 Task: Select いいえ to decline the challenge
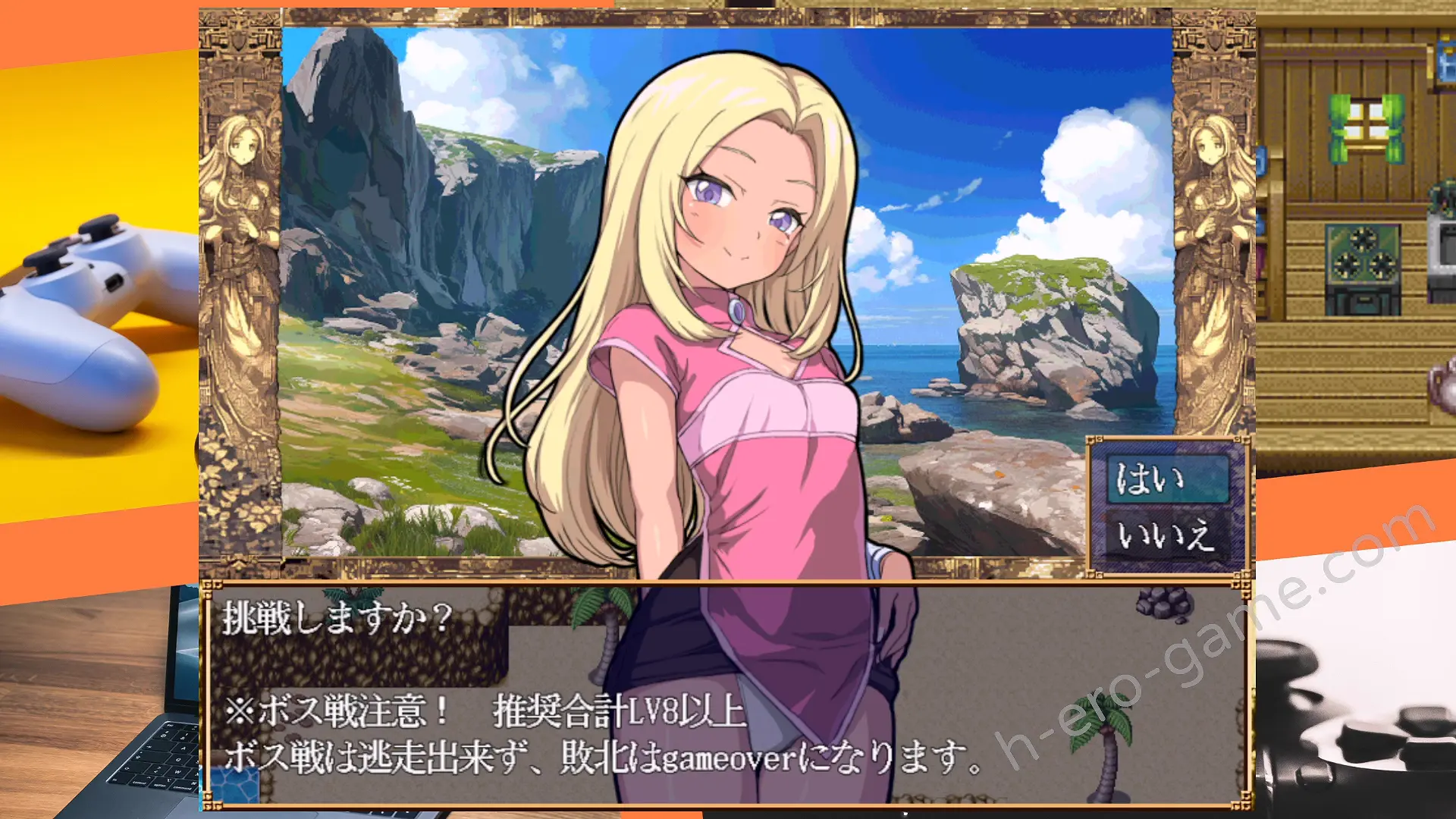click(1166, 536)
